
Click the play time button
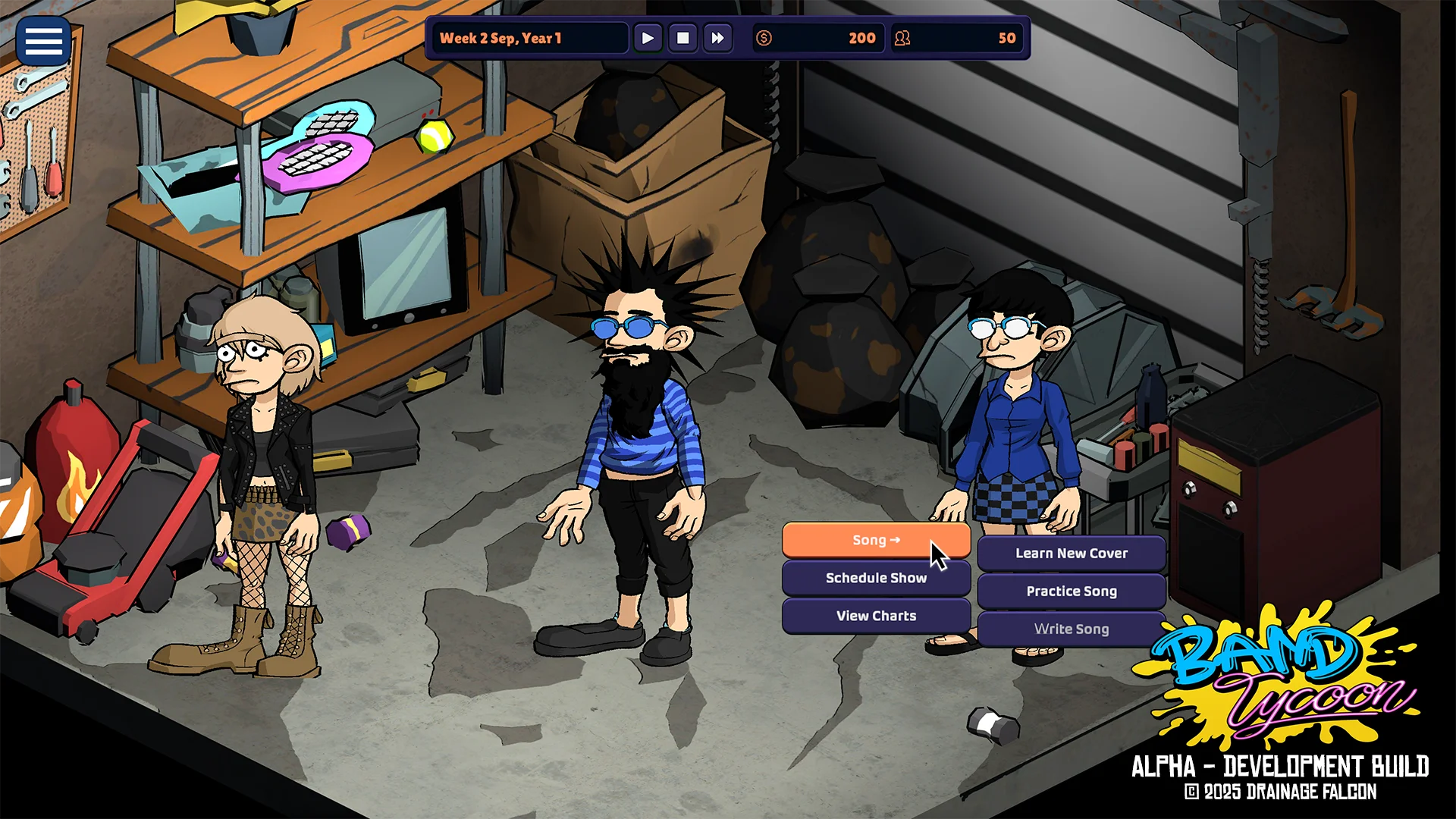pyautogui.click(x=648, y=38)
